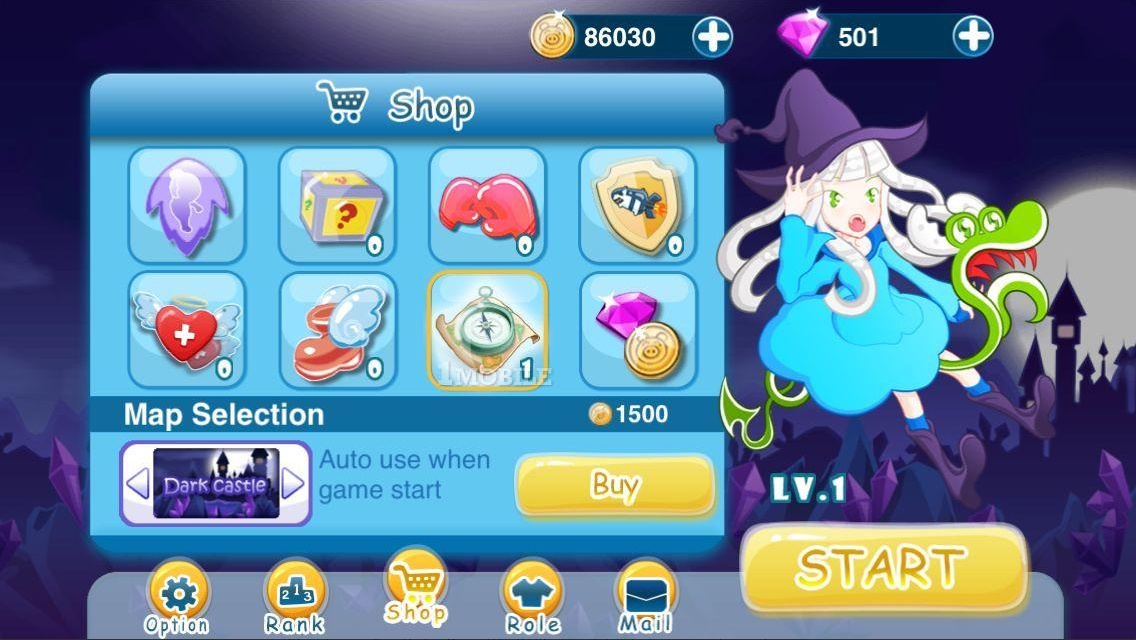This screenshot has width=1136, height=640.
Task: Choose the compass map selection item
Action: pyautogui.click(x=487, y=329)
